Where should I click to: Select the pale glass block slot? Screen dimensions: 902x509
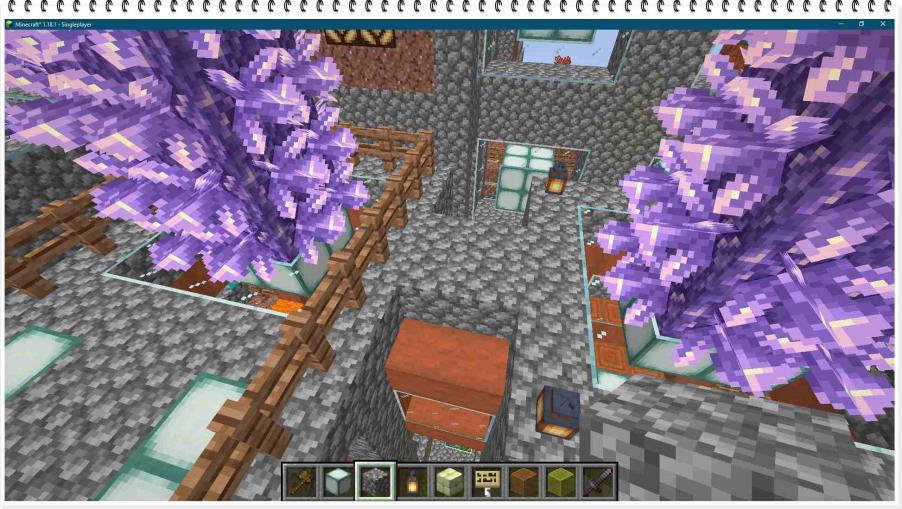pos(337,482)
